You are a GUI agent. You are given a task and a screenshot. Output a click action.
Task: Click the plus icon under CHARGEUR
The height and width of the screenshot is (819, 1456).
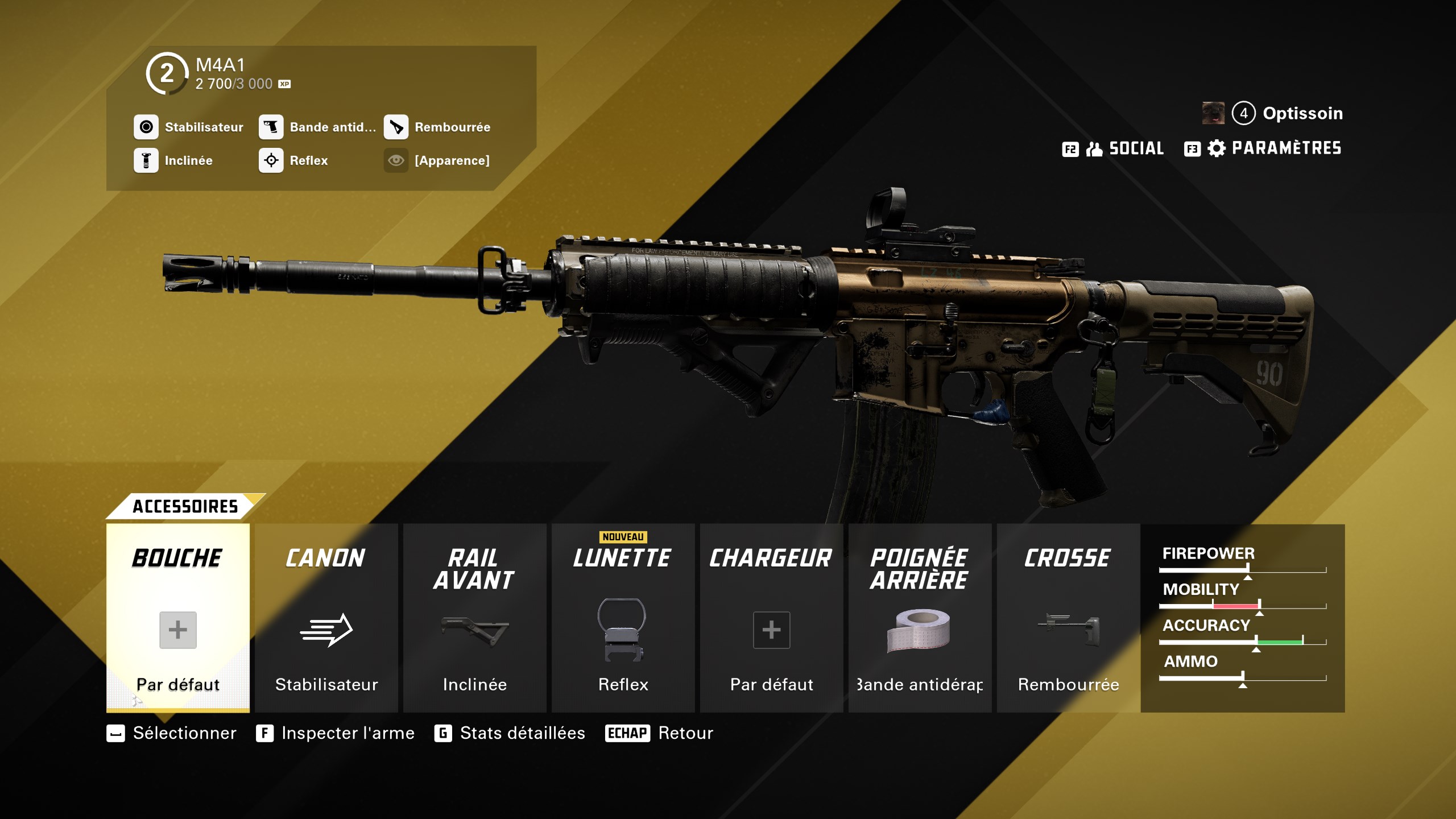[772, 630]
